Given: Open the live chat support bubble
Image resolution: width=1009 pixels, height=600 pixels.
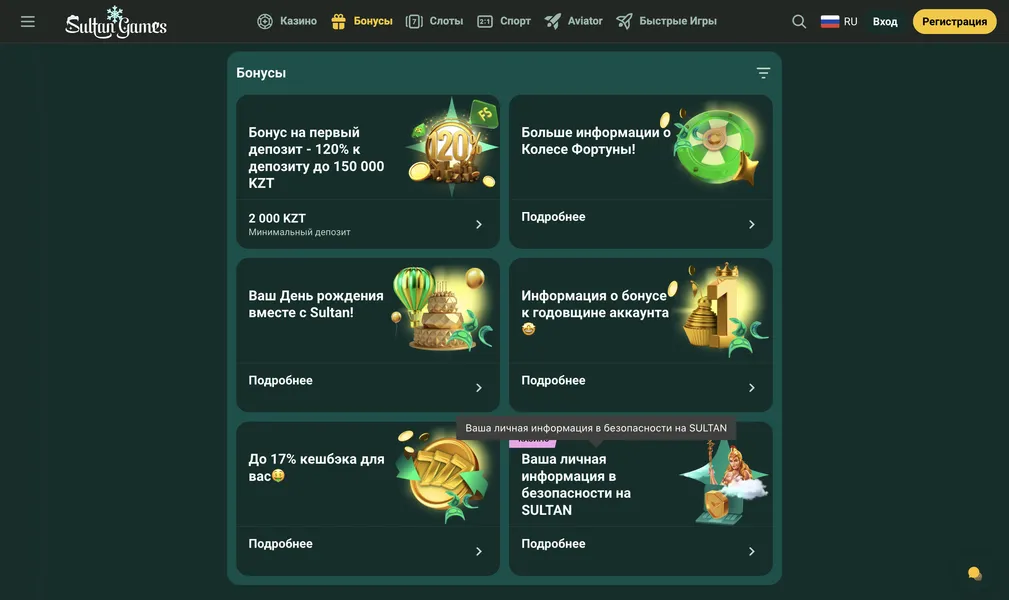Looking at the screenshot, I should click(x=974, y=573).
